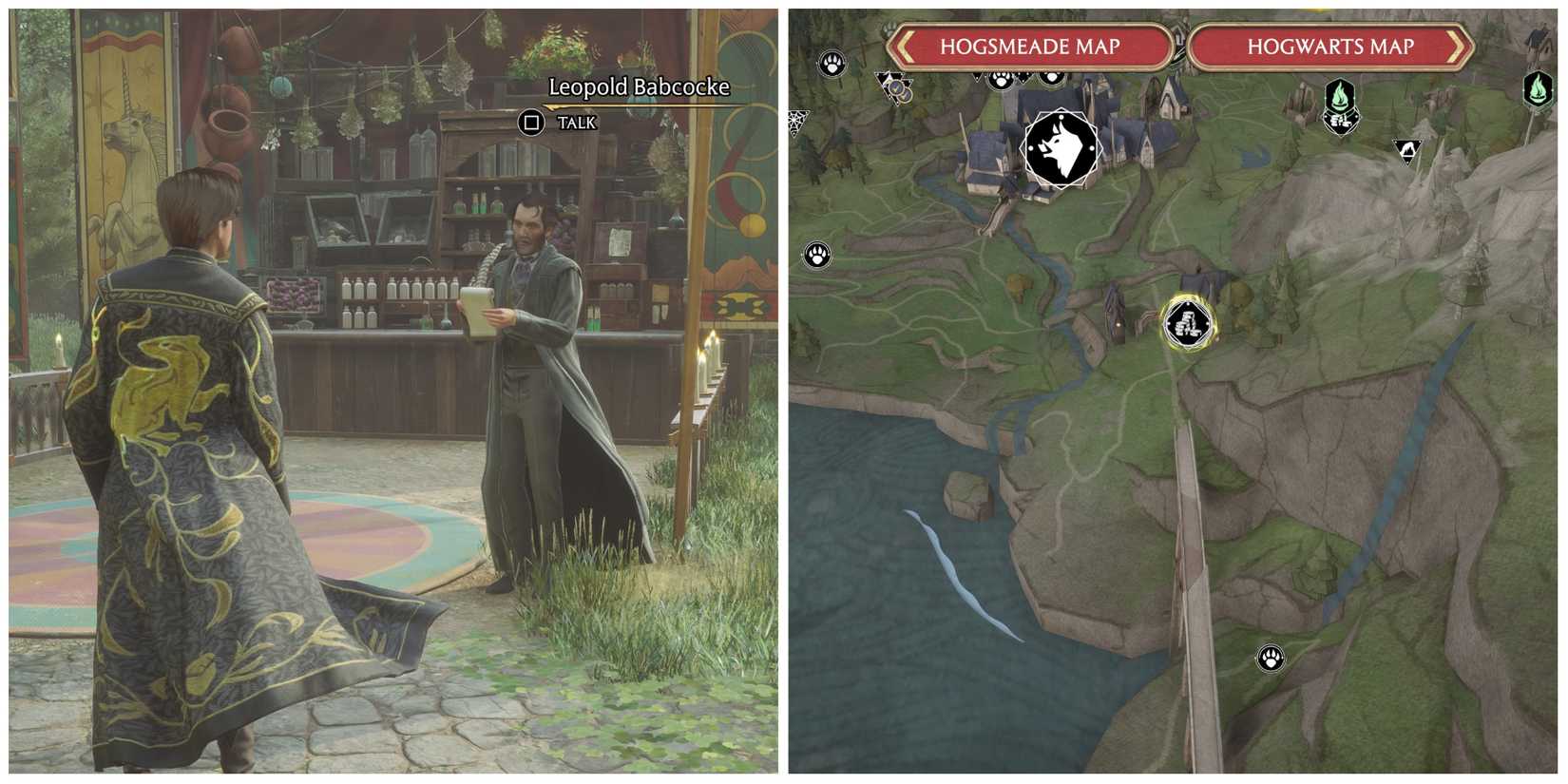
Task: Switch to the Hogwarts Map
Action: tap(1330, 46)
